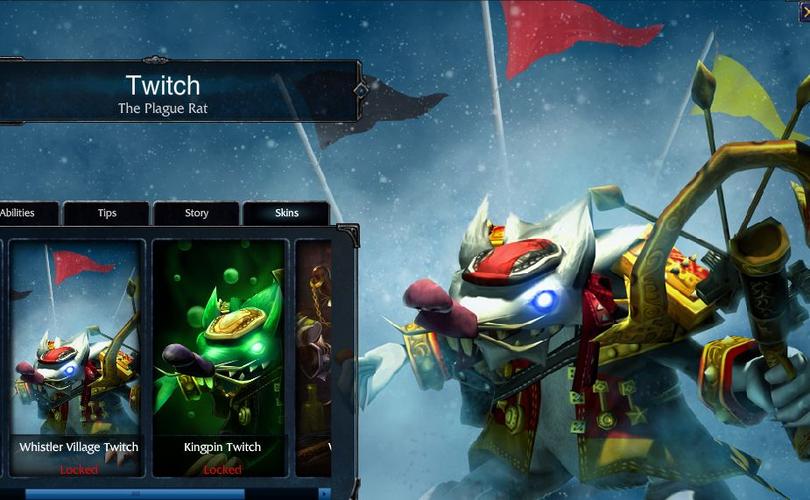Screen dimensions: 810x500
Task: Click the skins list horizontal scrollbar
Action: (135, 494)
